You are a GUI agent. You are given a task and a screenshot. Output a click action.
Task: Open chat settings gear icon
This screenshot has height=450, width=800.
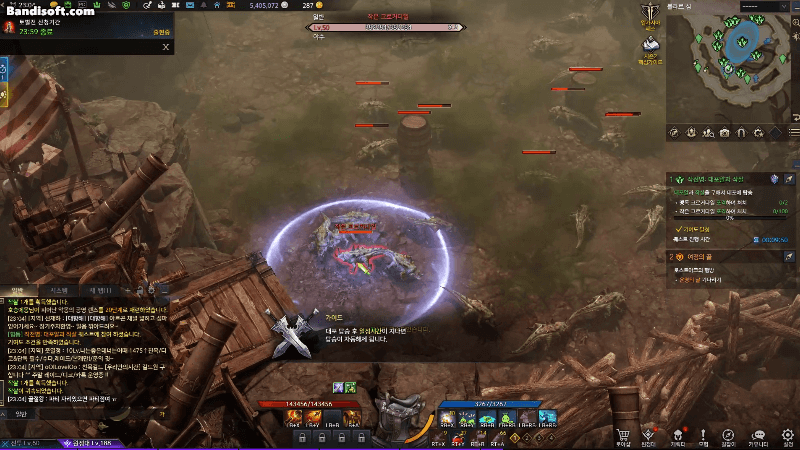[x=151, y=290]
